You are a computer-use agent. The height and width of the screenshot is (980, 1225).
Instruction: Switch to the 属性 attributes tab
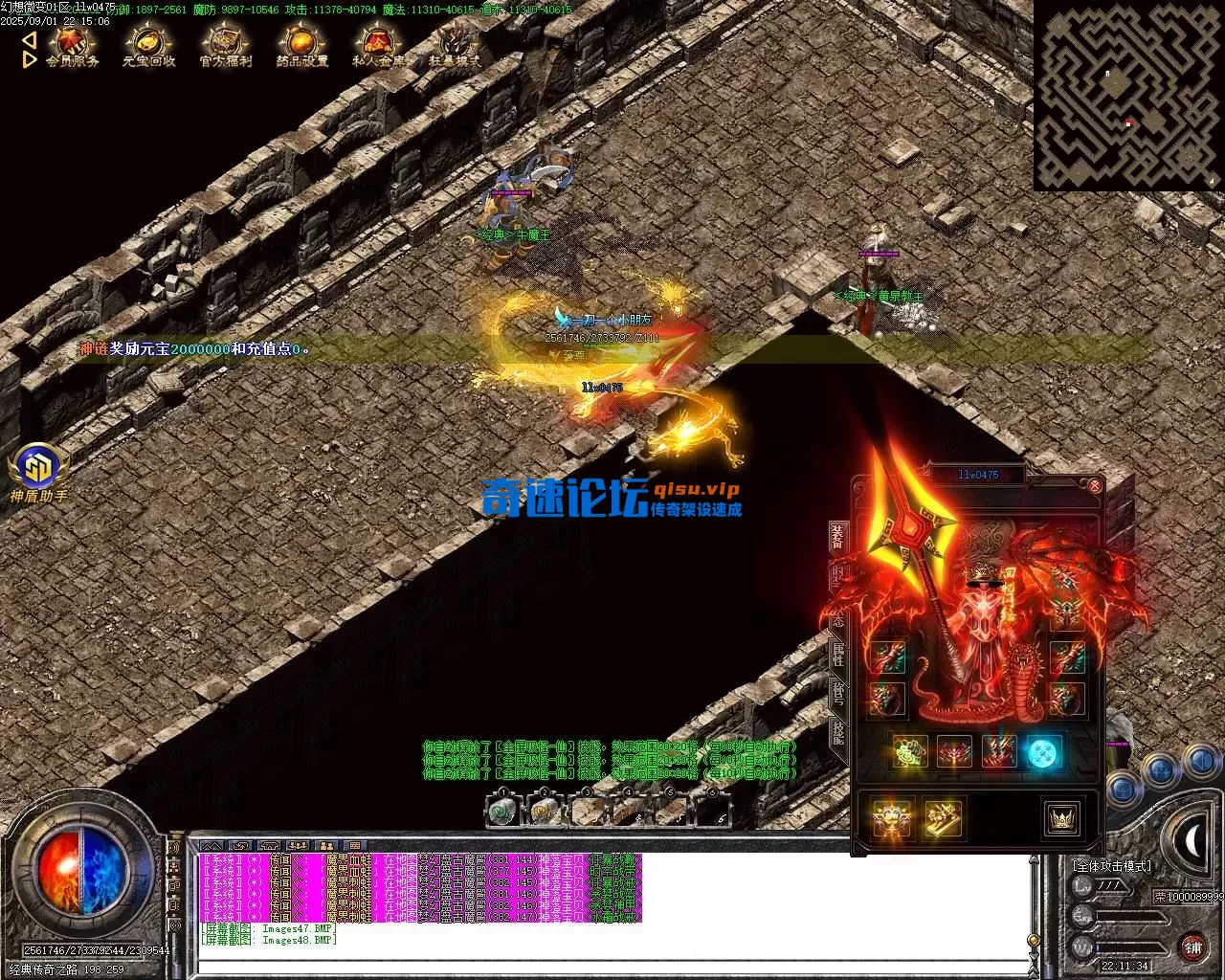837,657
